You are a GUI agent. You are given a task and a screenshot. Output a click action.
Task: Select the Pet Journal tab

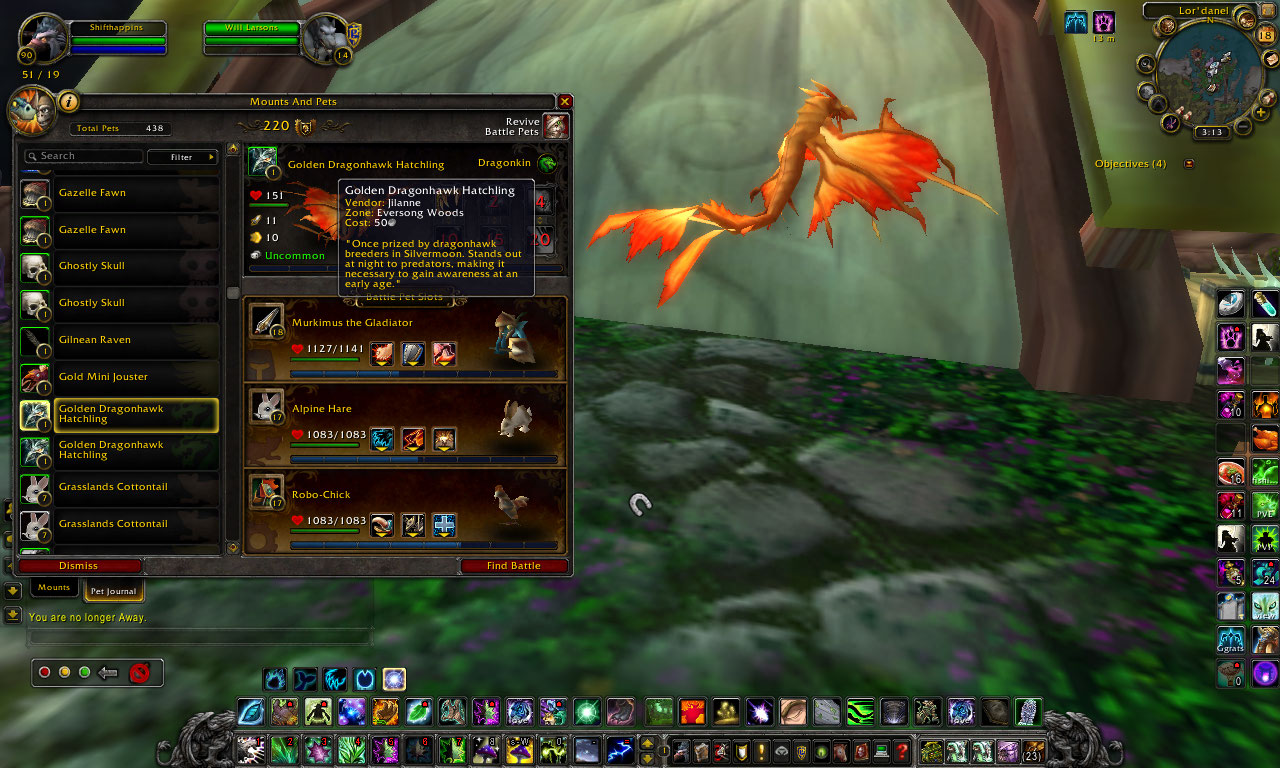tap(112, 591)
